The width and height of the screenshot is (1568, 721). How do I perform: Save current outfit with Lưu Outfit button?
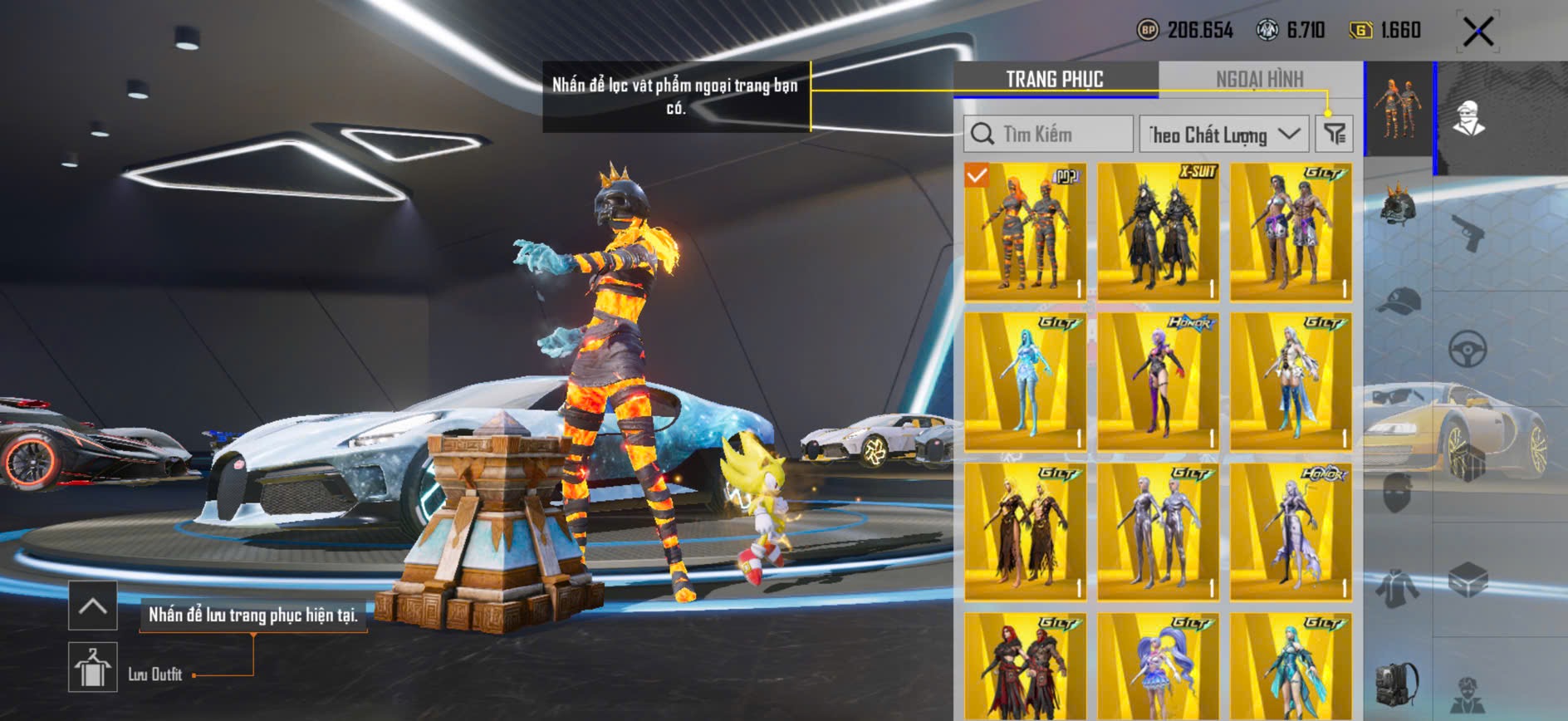click(93, 667)
